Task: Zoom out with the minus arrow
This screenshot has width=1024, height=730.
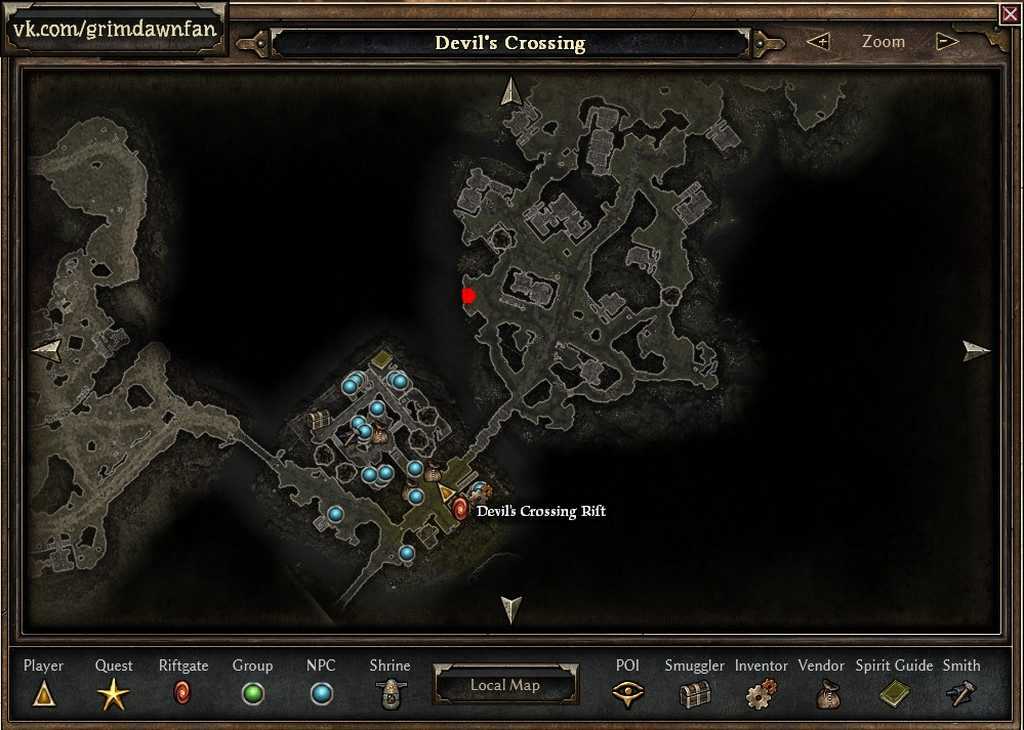Action: [x=947, y=42]
